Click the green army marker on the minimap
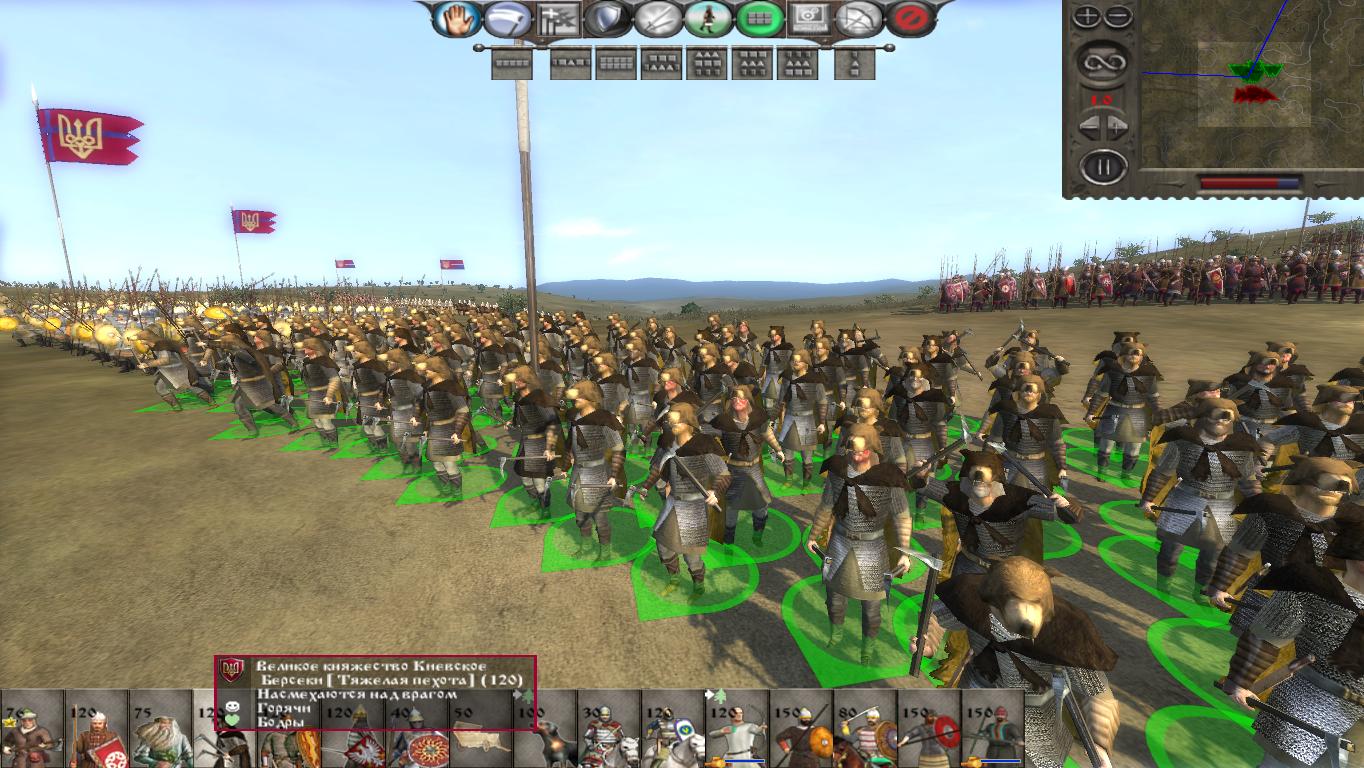 (1255, 70)
